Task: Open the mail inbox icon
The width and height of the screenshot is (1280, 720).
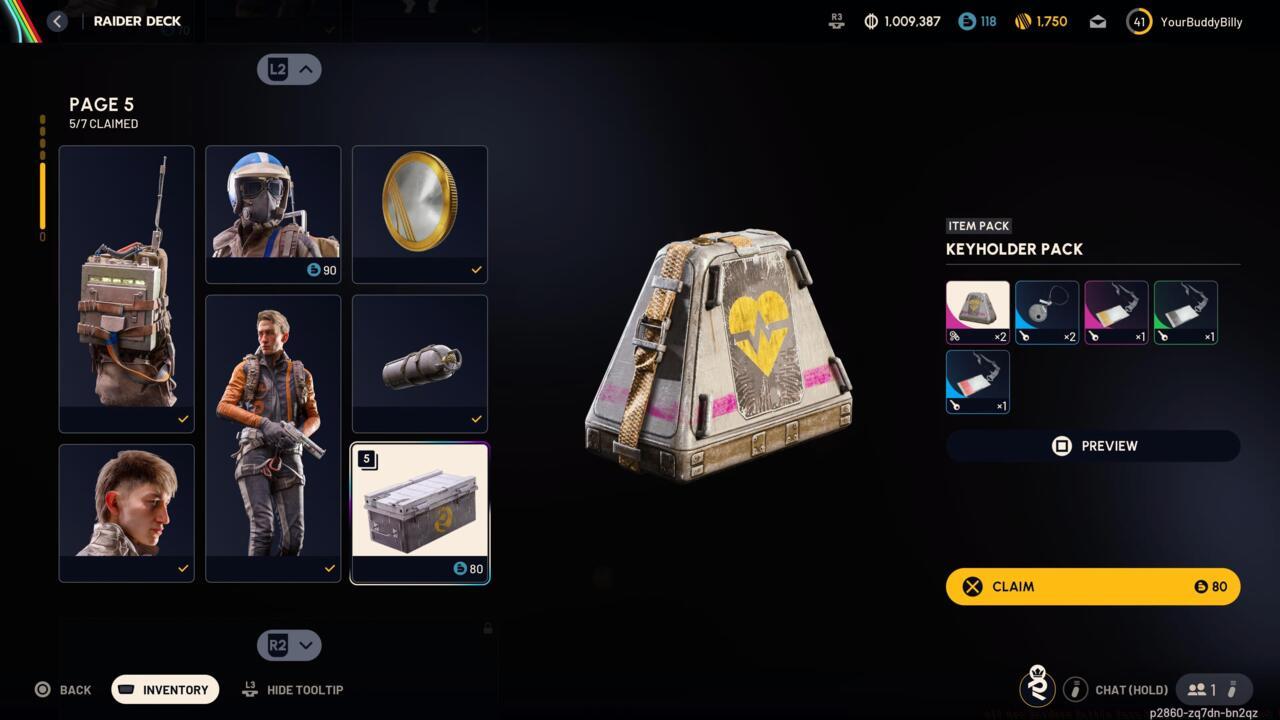Action: [1098, 22]
